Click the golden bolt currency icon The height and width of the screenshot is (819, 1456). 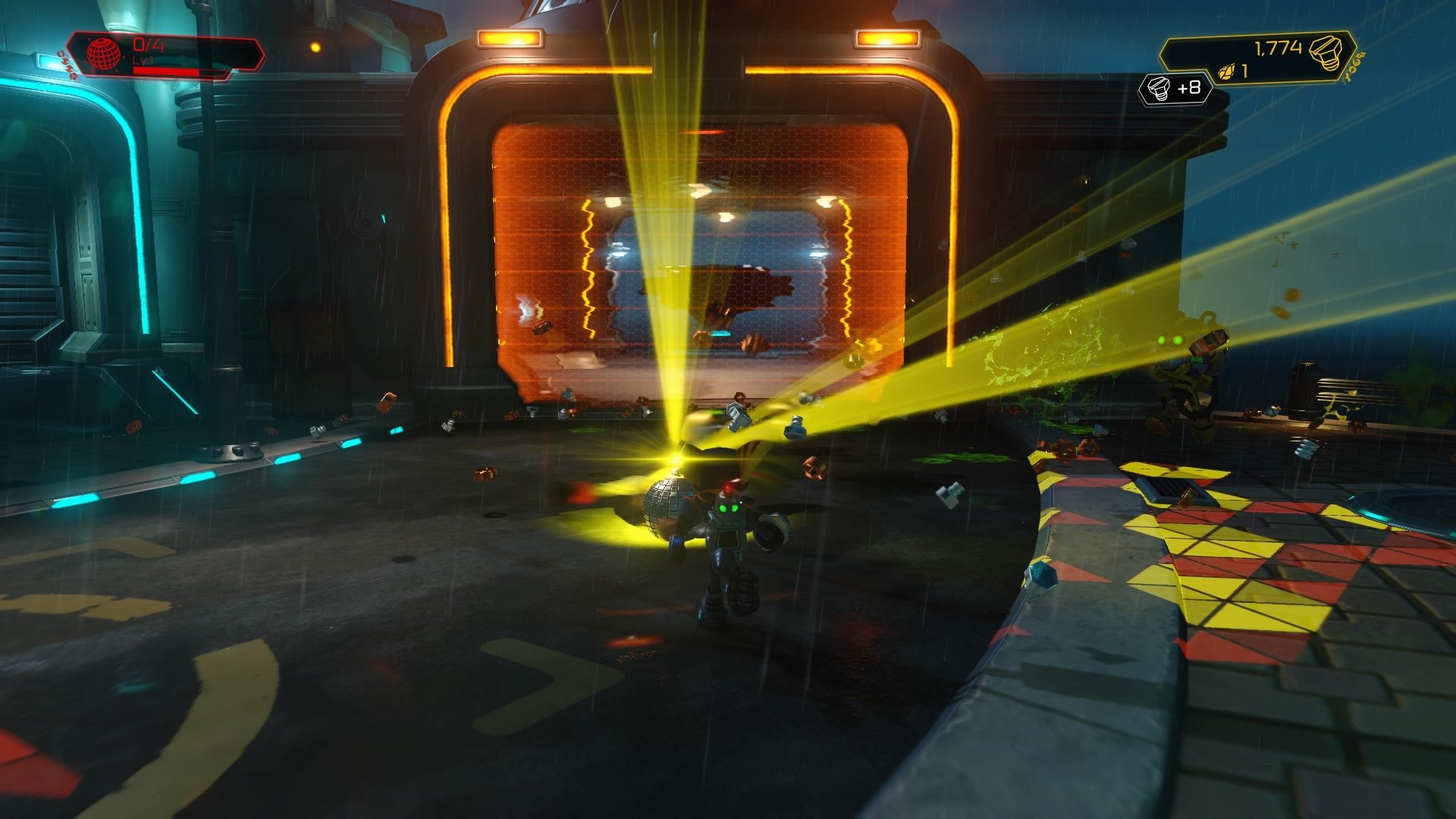[1326, 52]
